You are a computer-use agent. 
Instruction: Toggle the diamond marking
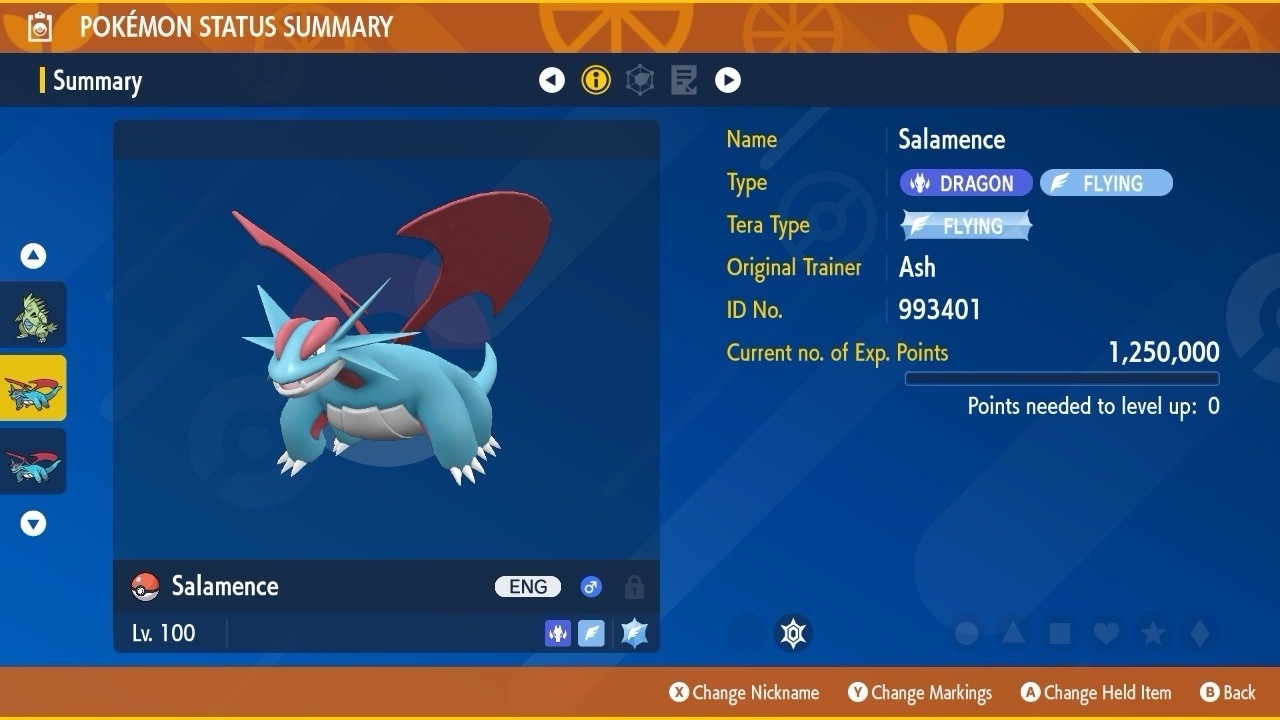pyautogui.click(x=1200, y=633)
